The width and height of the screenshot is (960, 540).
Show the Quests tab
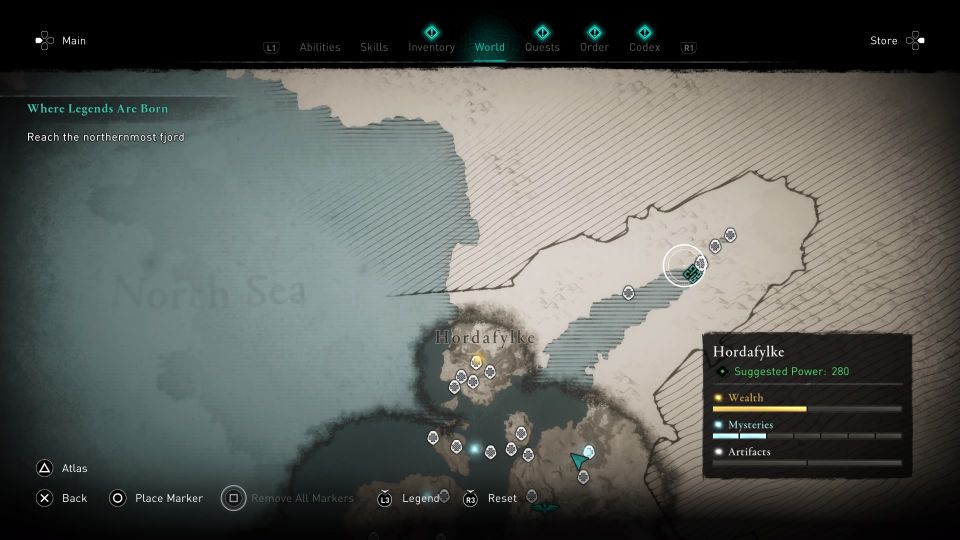pos(542,47)
